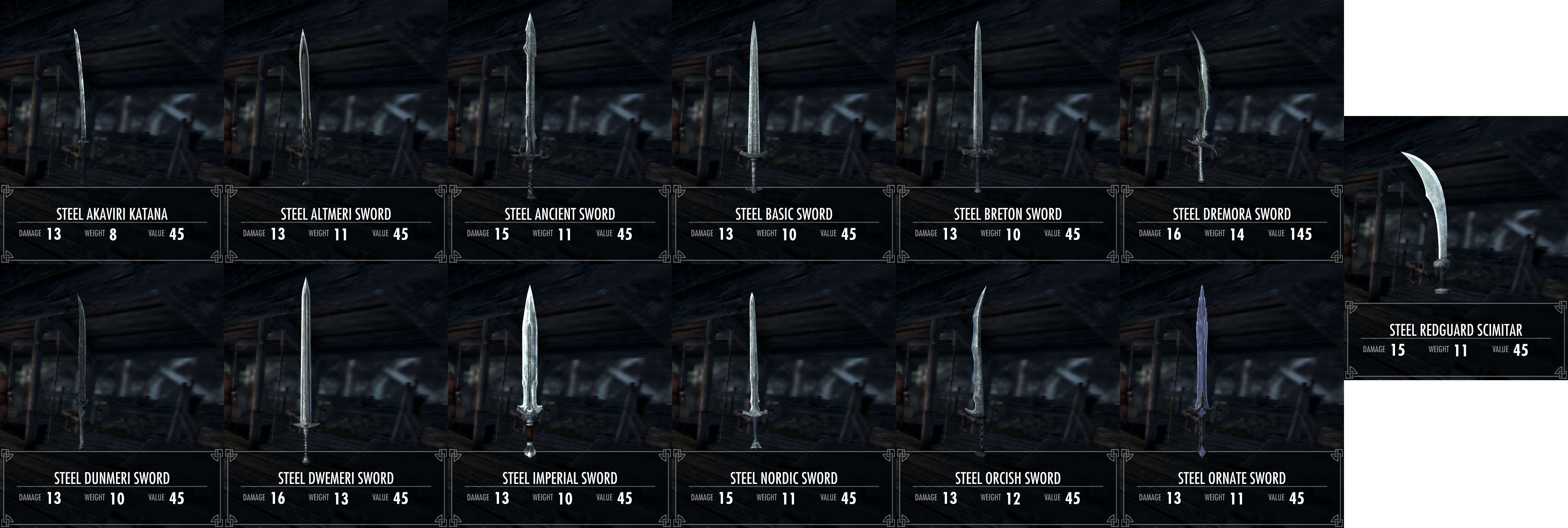1568x528 pixels.
Task: Choose the Steel Redguard Scimitar panel
Action: coord(1456,248)
